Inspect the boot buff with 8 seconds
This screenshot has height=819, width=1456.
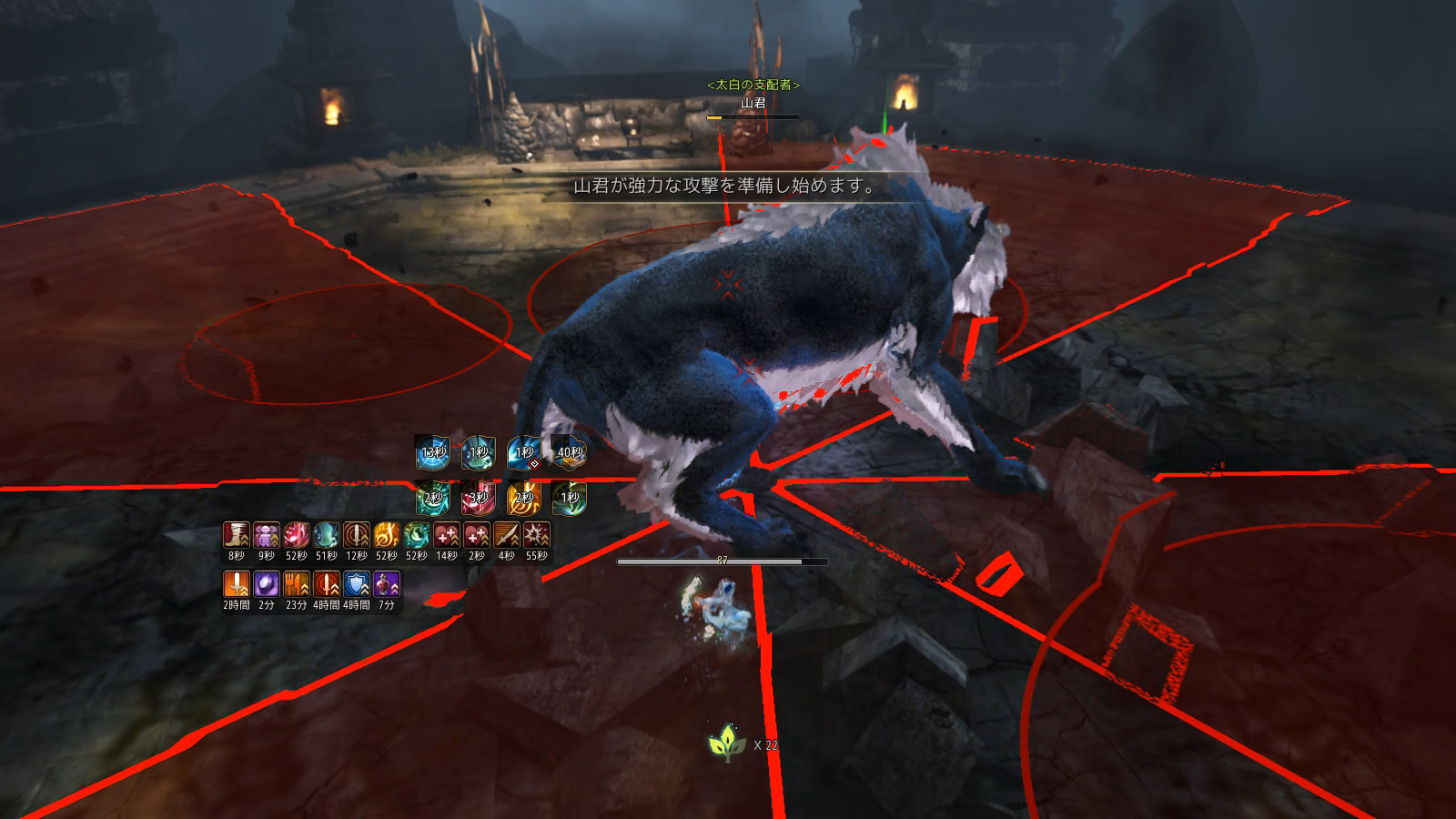click(x=237, y=535)
